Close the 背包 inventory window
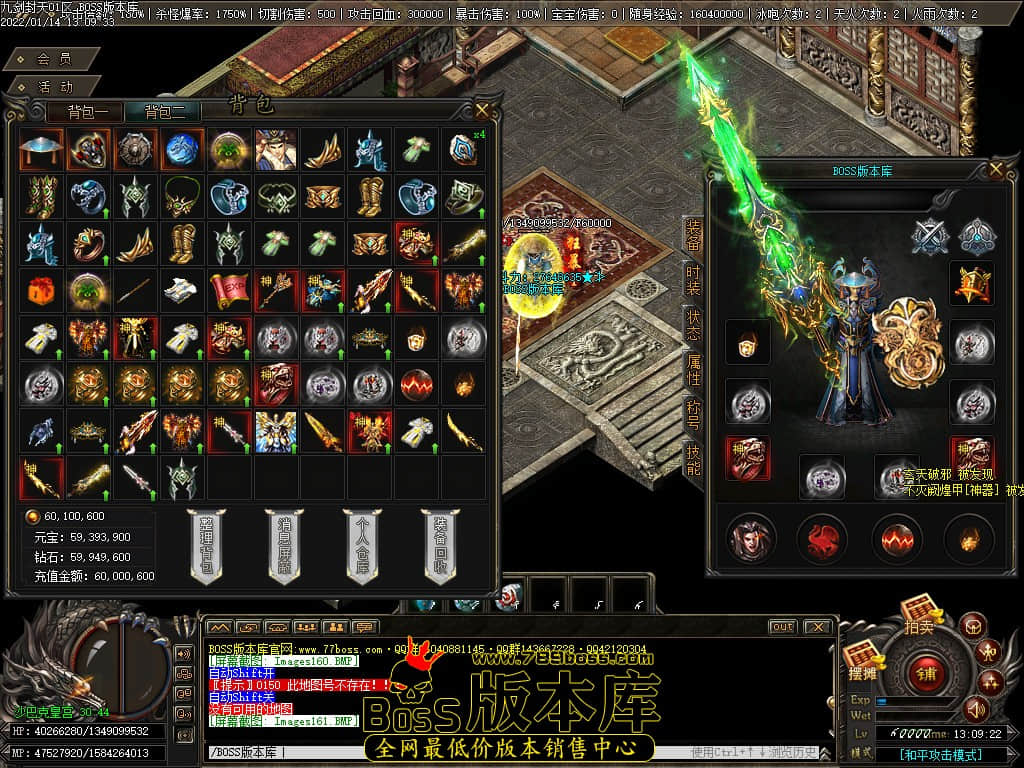 (x=482, y=110)
